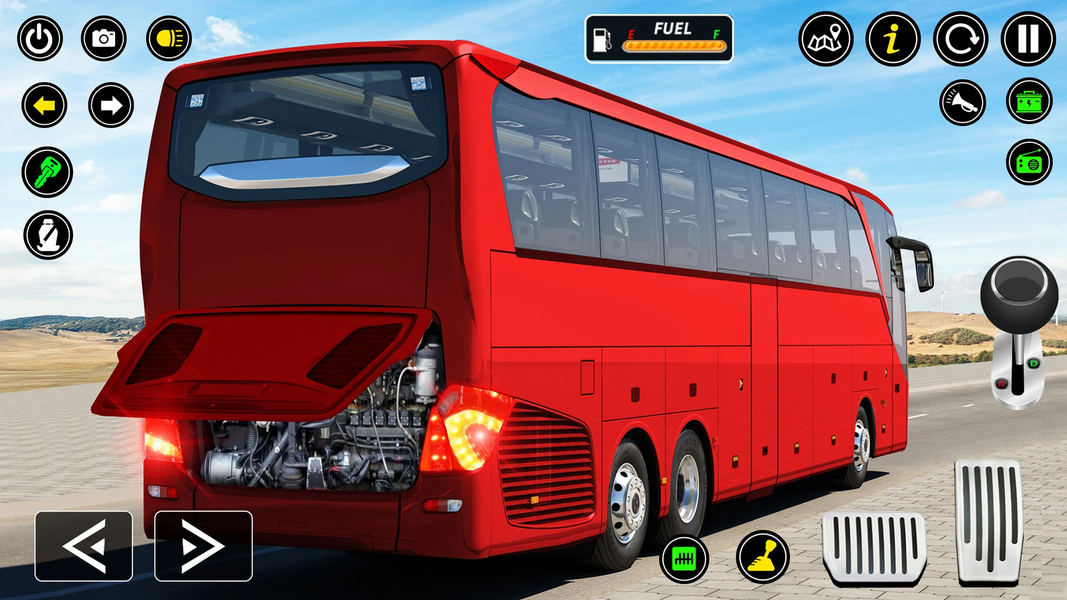Fasten the seat belt icon
Viewport: 1067px width, 600px height.
pos(47,235)
